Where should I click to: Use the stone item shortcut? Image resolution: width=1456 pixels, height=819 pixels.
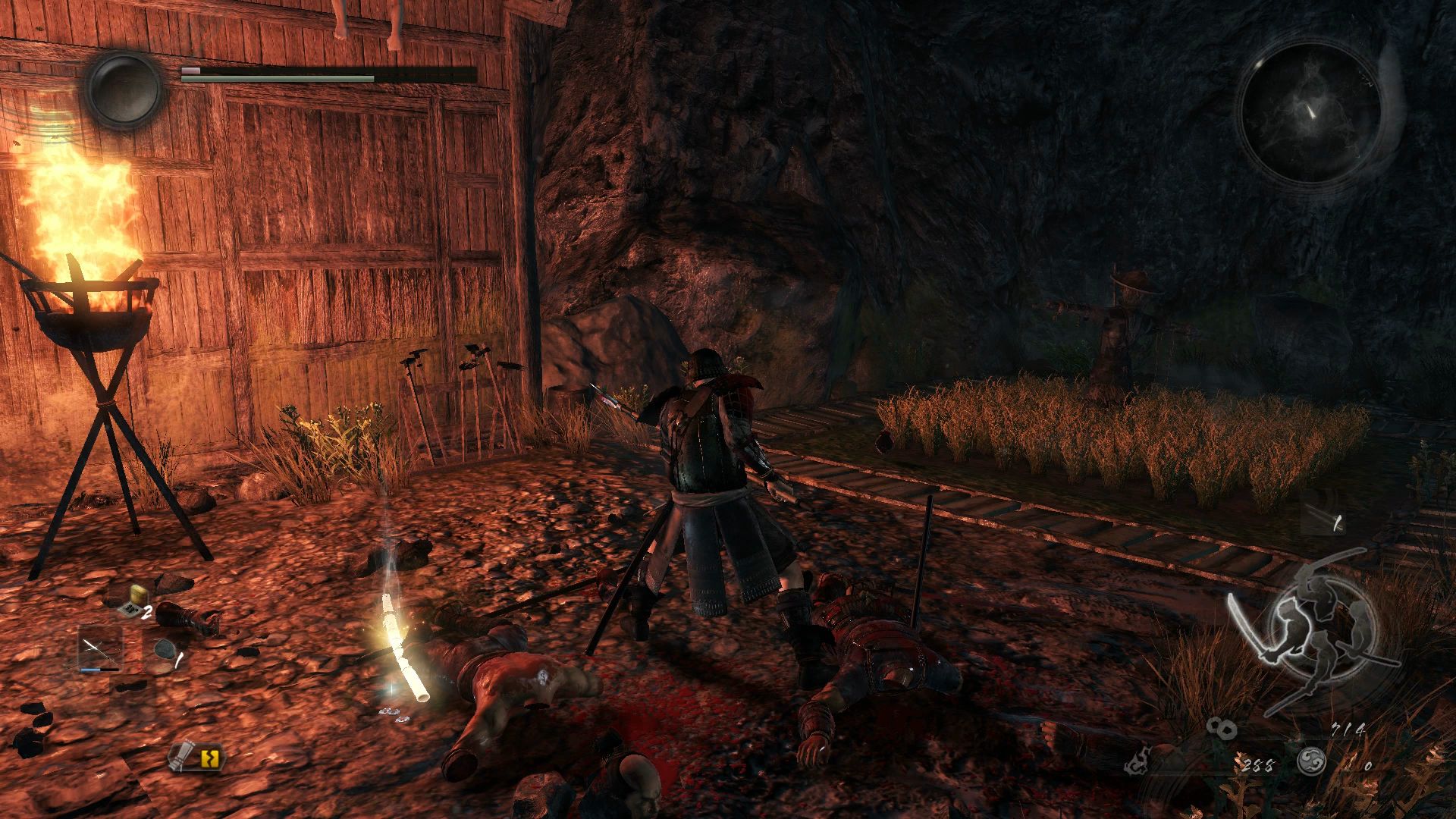[162, 650]
